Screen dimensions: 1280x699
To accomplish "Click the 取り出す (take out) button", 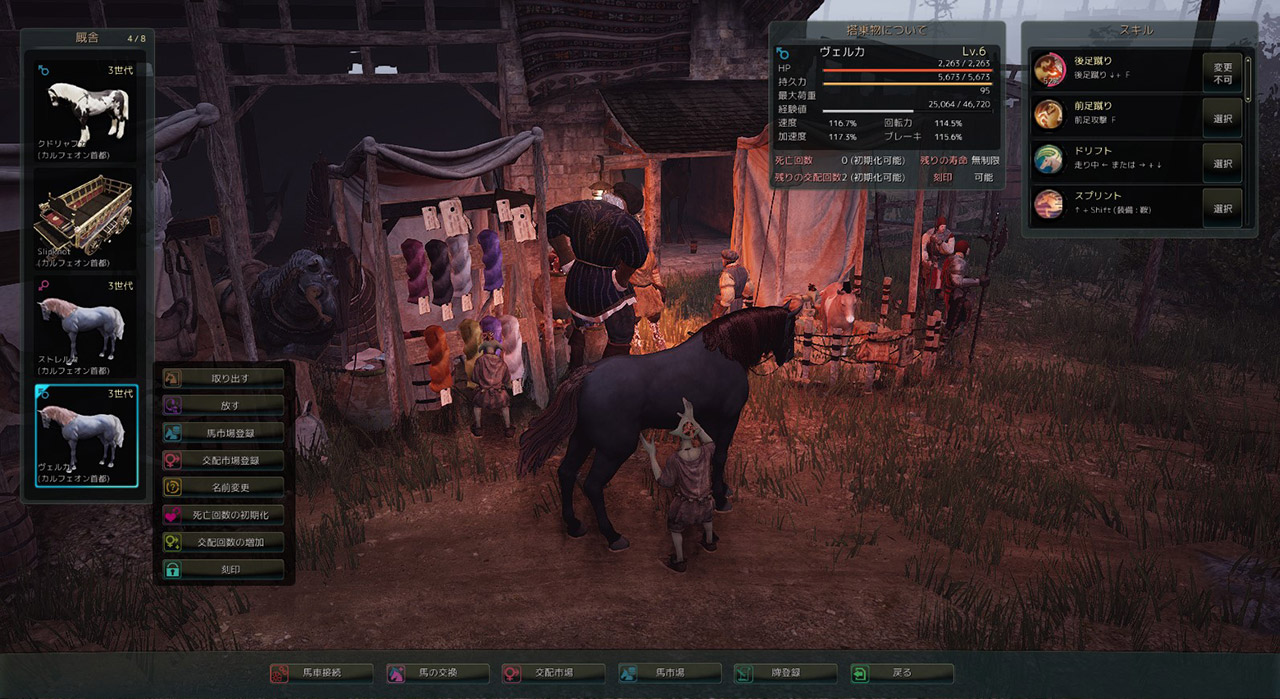I will click(223, 379).
